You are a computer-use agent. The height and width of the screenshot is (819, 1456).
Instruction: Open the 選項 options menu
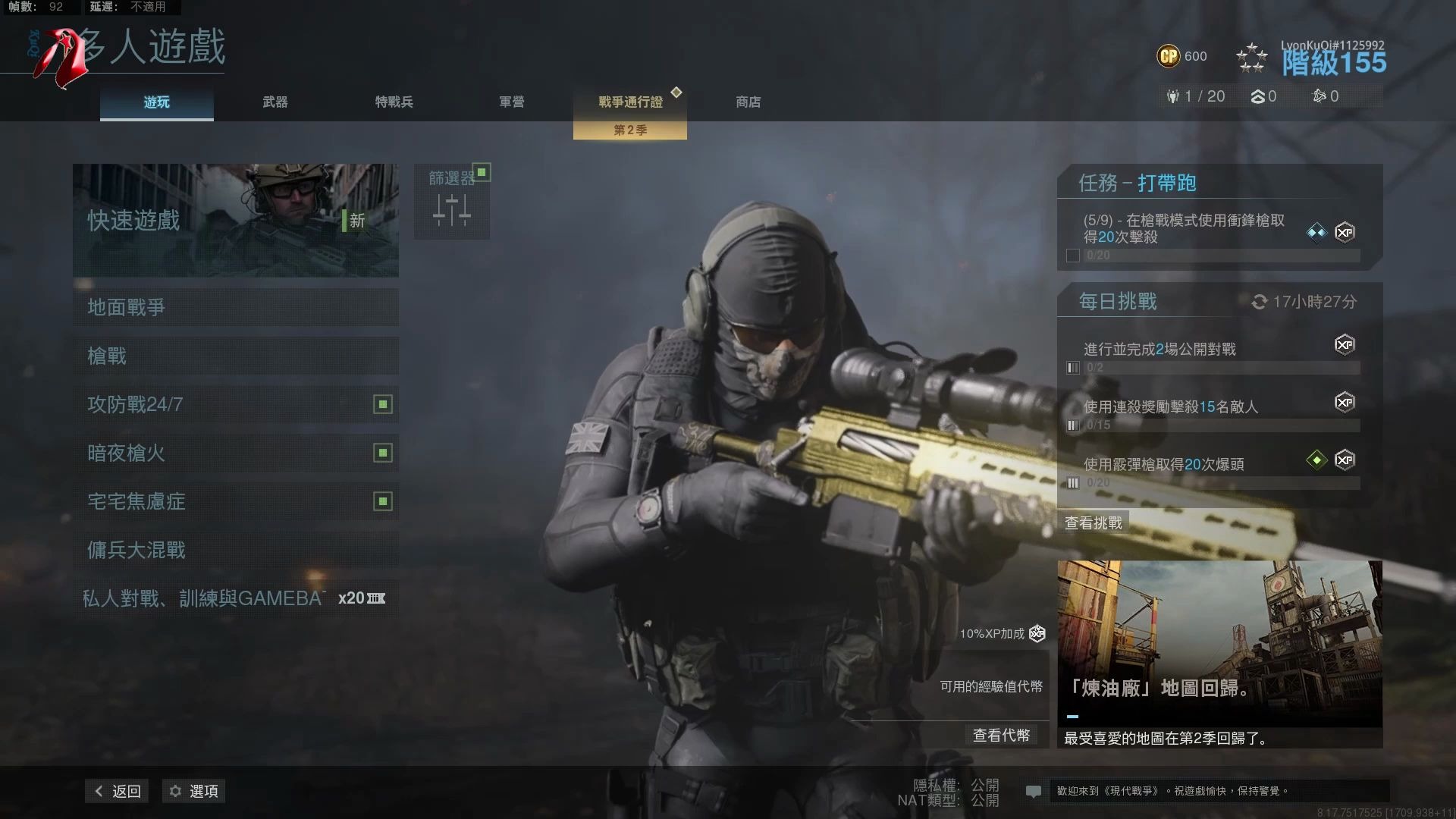click(x=194, y=791)
